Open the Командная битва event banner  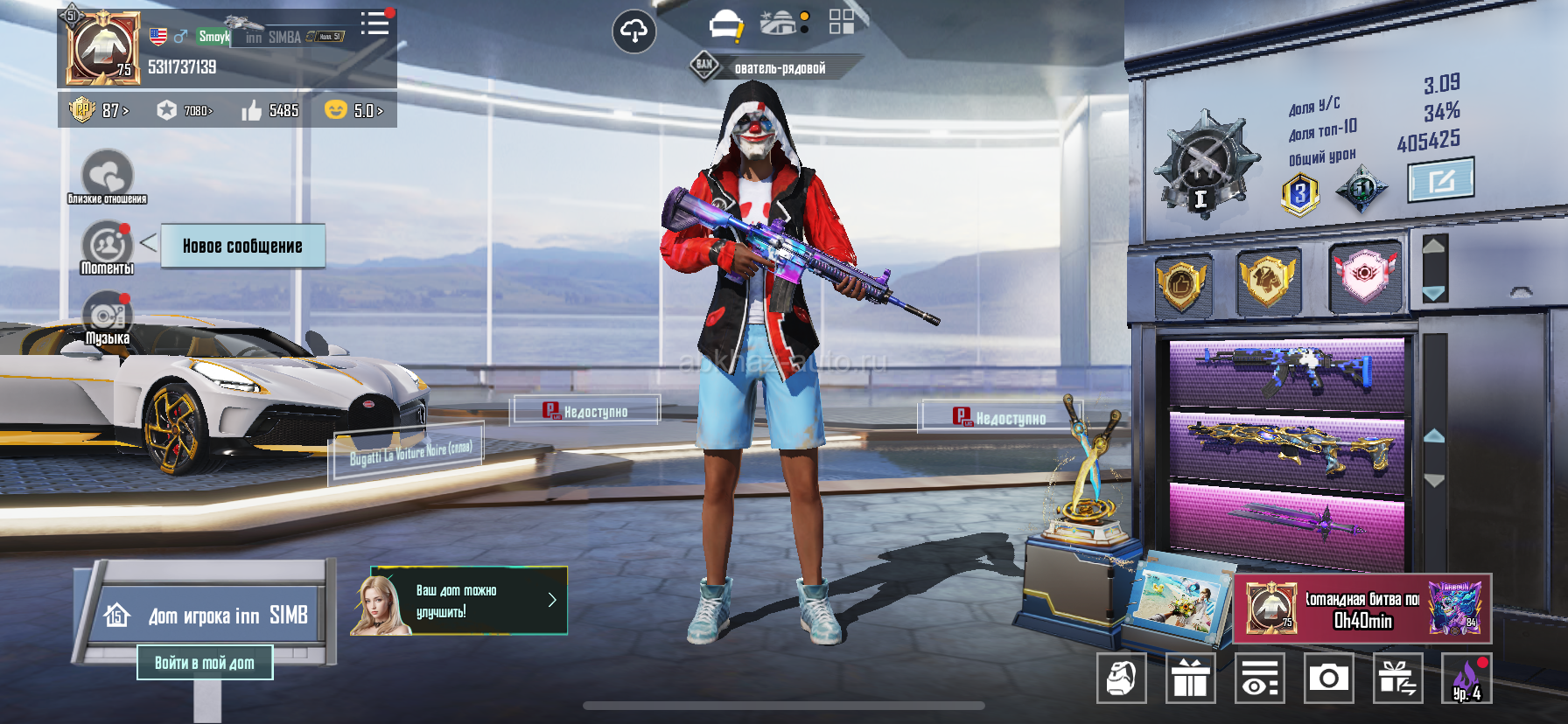1361,609
